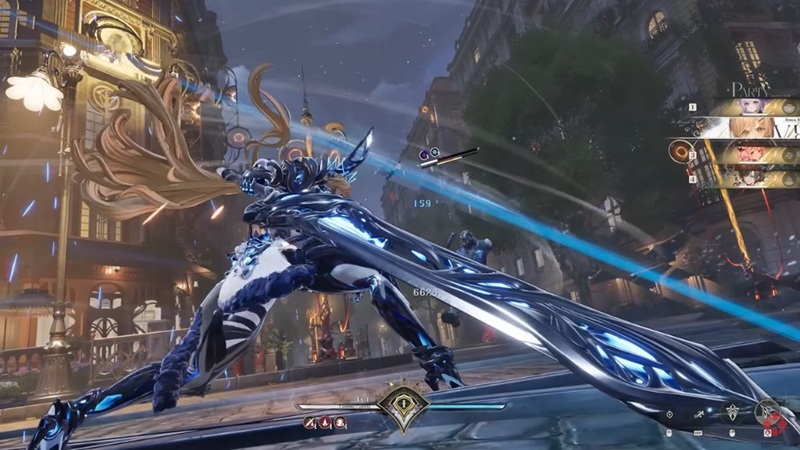Use the circled ultimate skill icon

click(x=767, y=411)
